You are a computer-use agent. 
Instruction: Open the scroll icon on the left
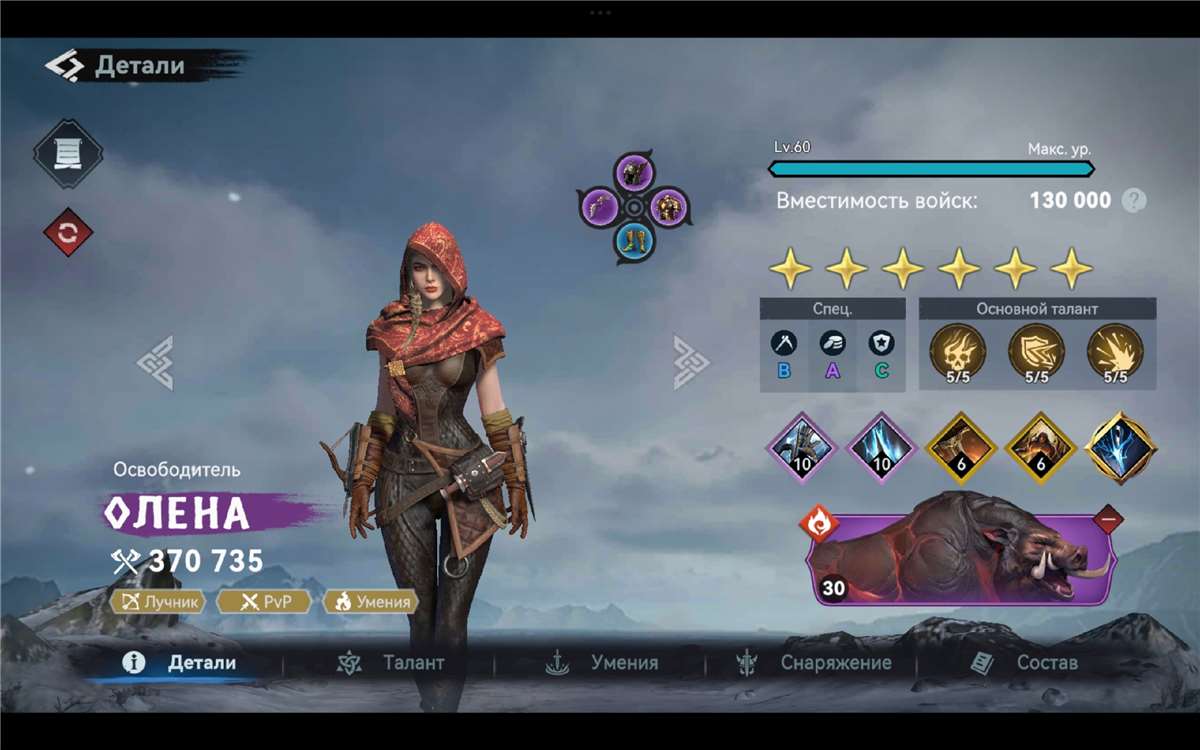coord(68,153)
